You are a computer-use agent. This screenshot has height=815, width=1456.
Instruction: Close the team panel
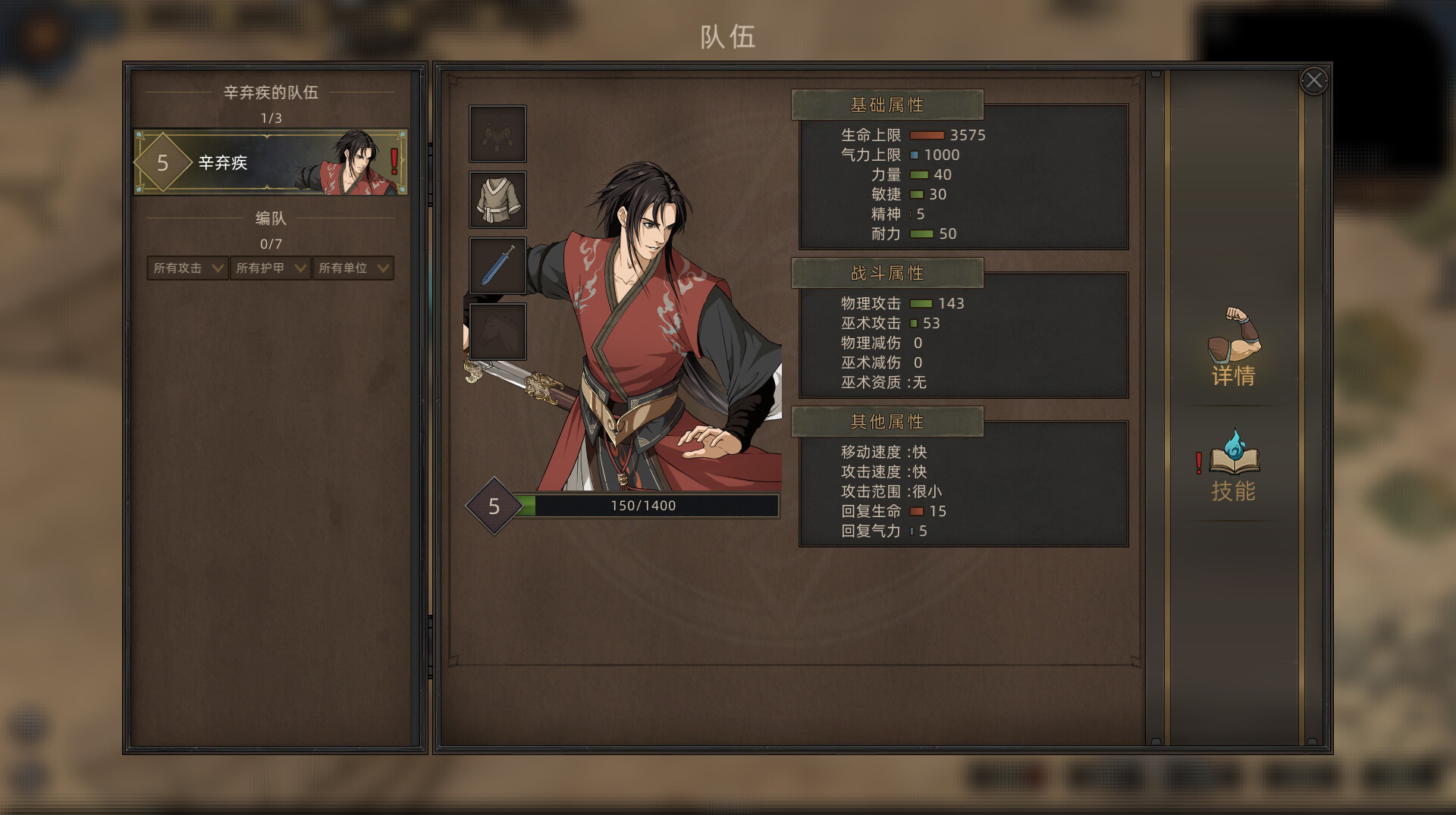(1313, 80)
